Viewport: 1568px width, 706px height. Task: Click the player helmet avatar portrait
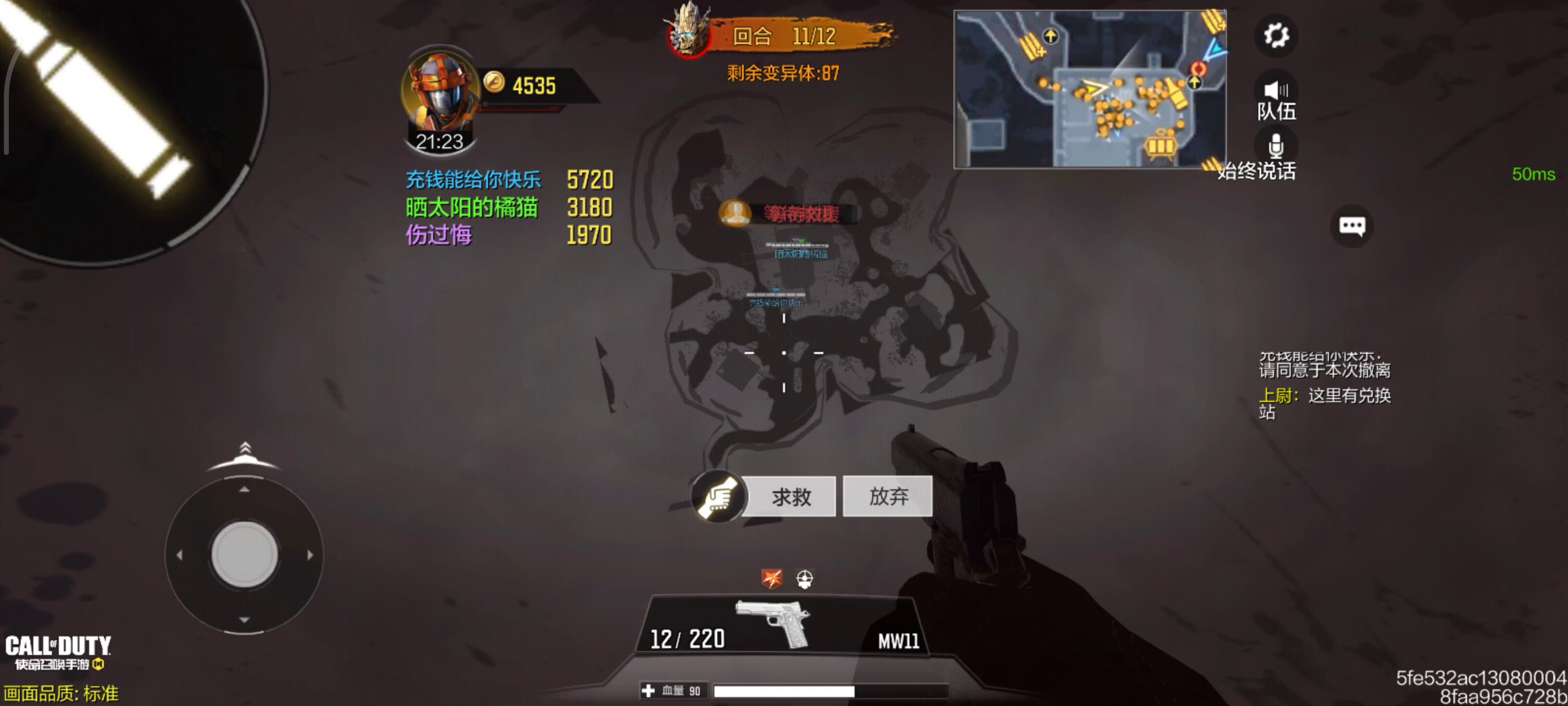click(440, 91)
